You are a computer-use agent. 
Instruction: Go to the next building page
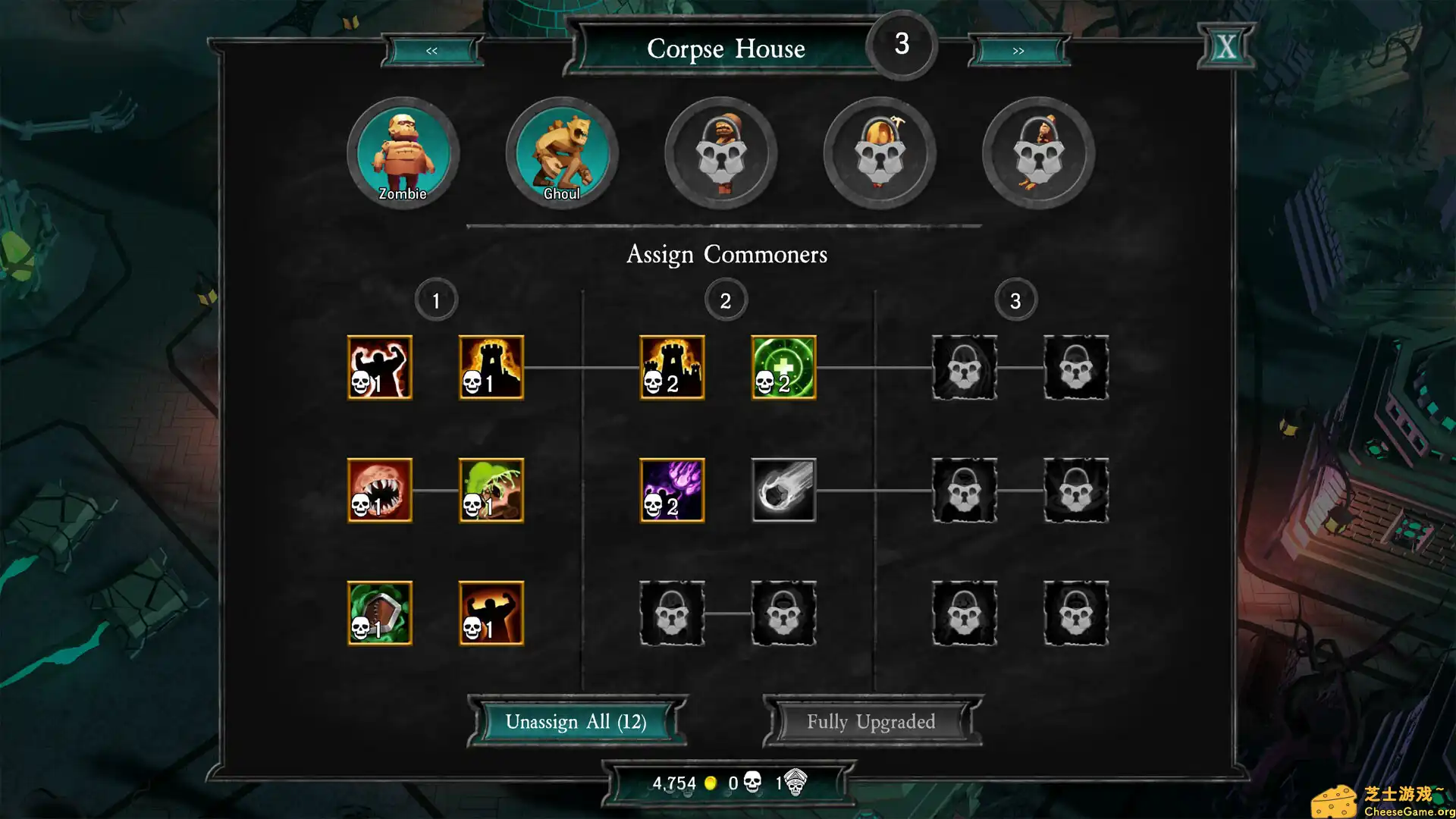pos(1018,51)
